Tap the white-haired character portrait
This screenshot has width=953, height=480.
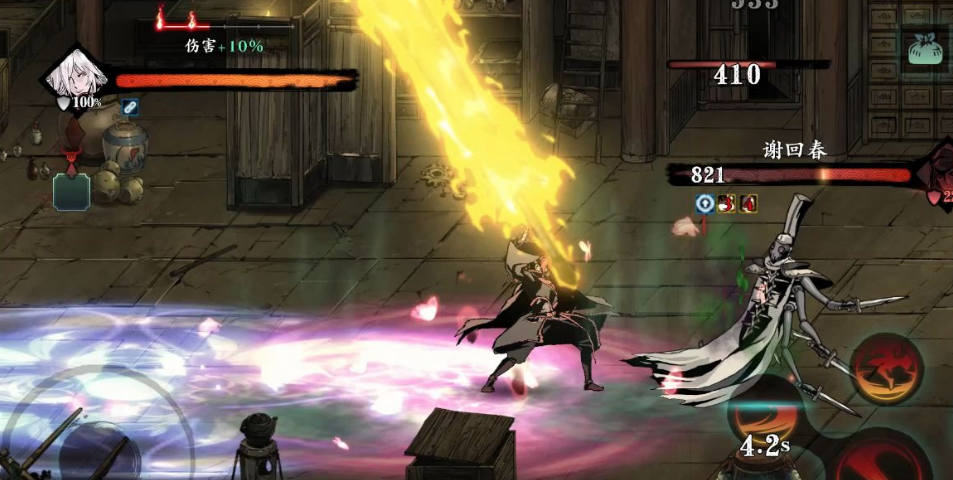pyautogui.click(x=76, y=76)
